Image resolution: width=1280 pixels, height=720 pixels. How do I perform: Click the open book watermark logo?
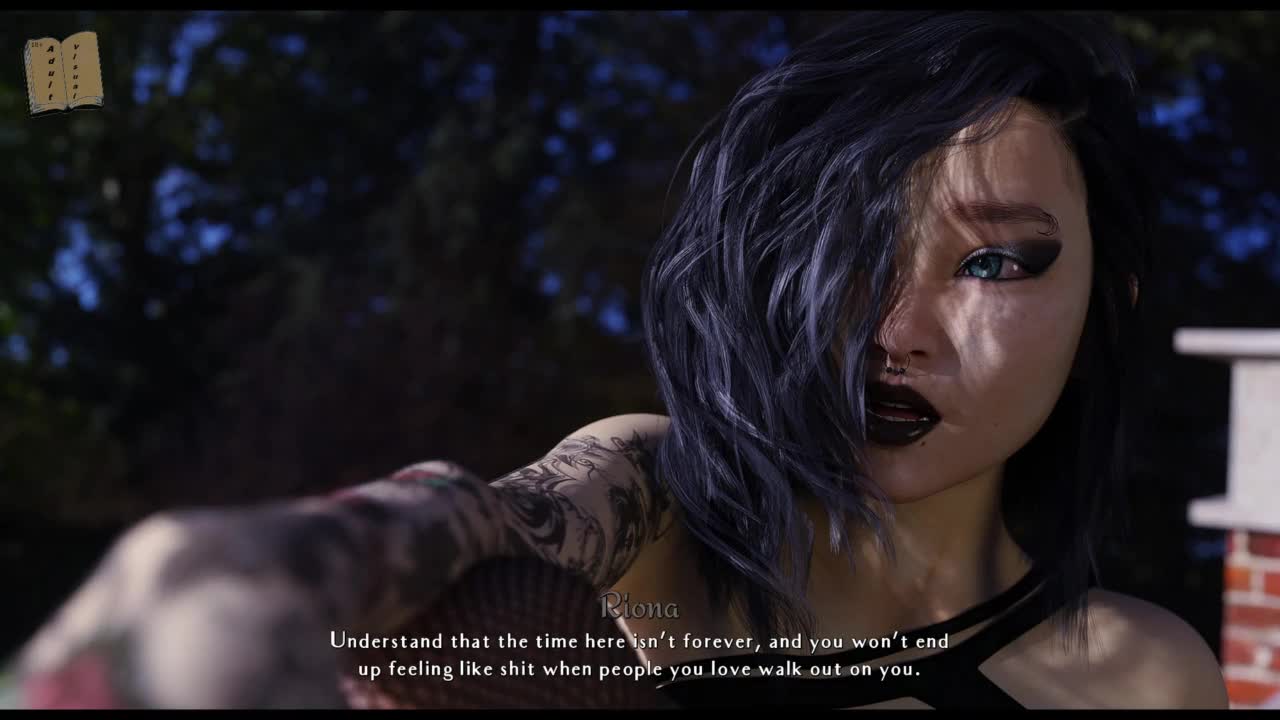pyautogui.click(x=63, y=72)
